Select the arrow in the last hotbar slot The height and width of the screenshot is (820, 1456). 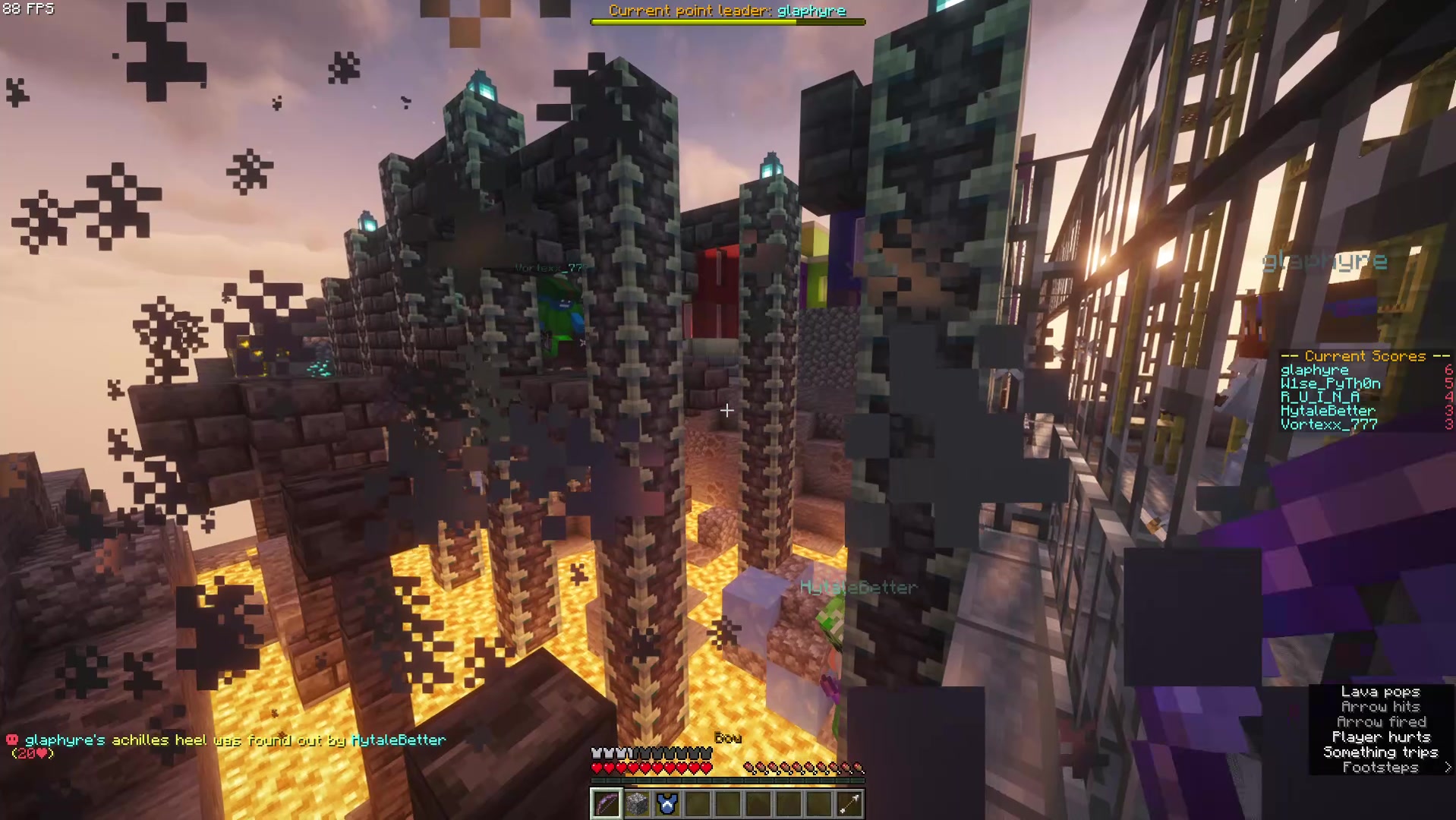pos(849,804)
